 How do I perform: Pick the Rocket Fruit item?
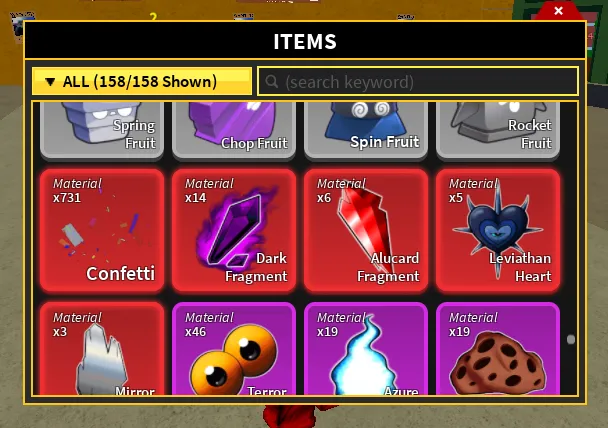click(x=498, y=129)
